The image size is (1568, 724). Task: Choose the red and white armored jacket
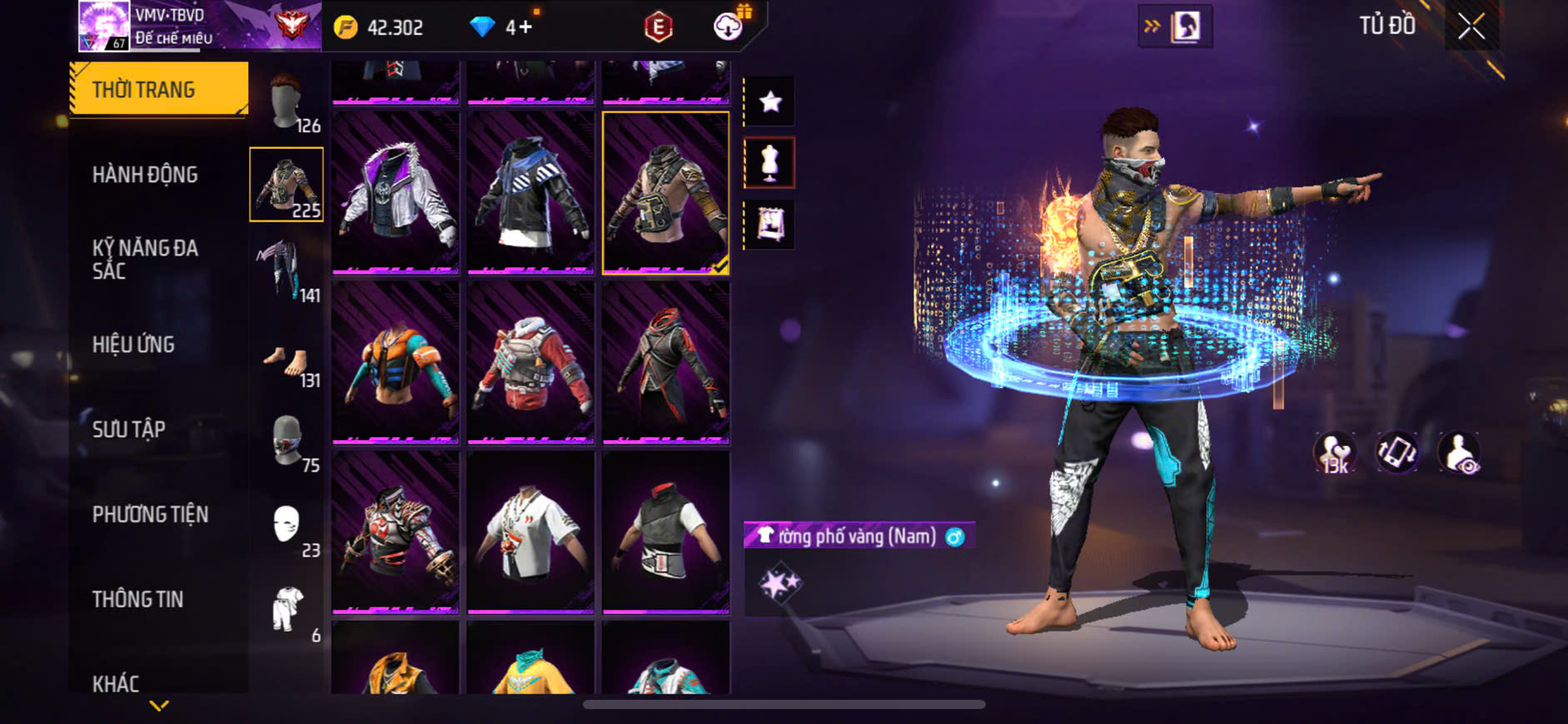pos(530,363)
